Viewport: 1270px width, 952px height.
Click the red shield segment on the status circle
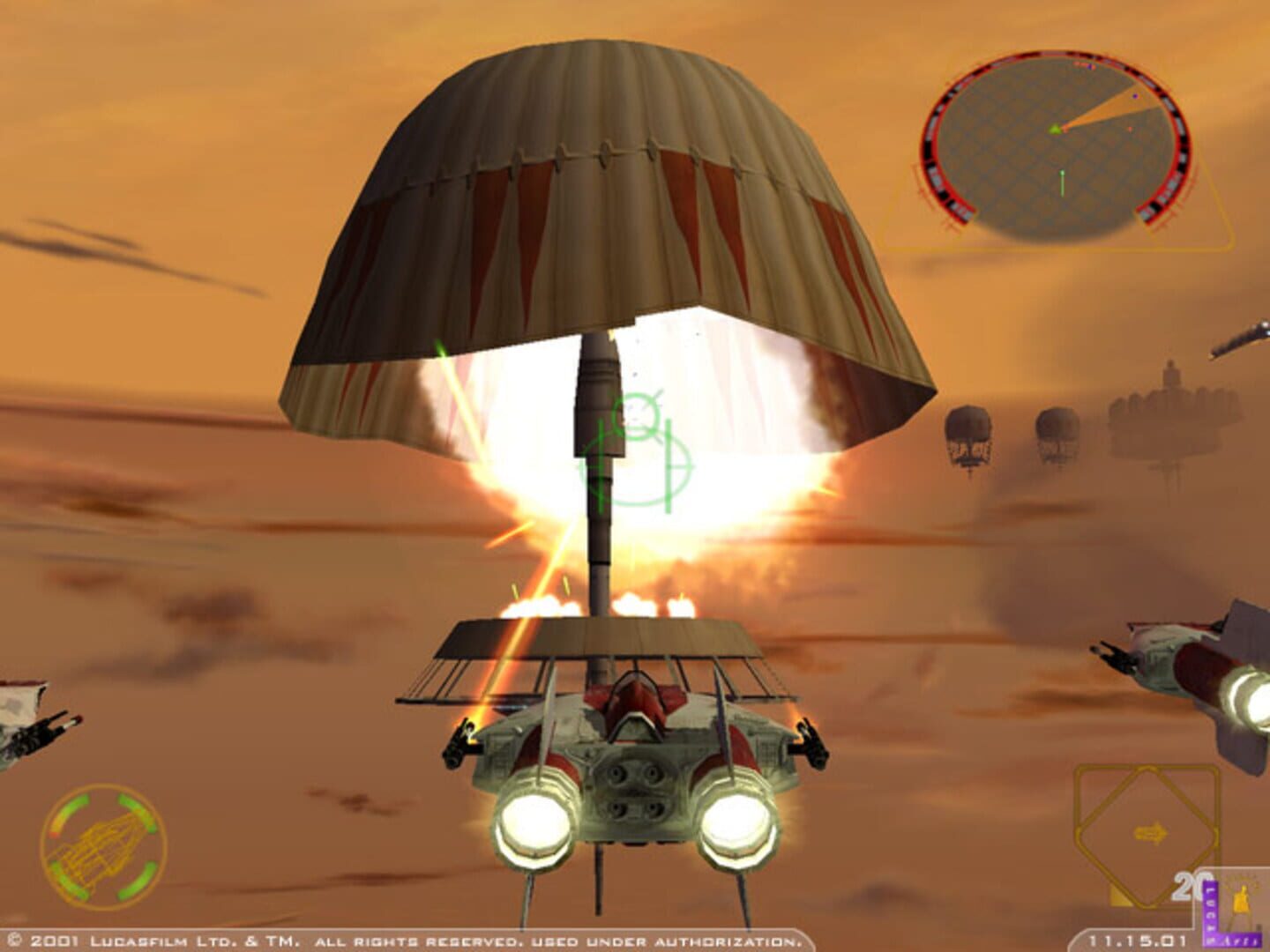click(55, 834)
